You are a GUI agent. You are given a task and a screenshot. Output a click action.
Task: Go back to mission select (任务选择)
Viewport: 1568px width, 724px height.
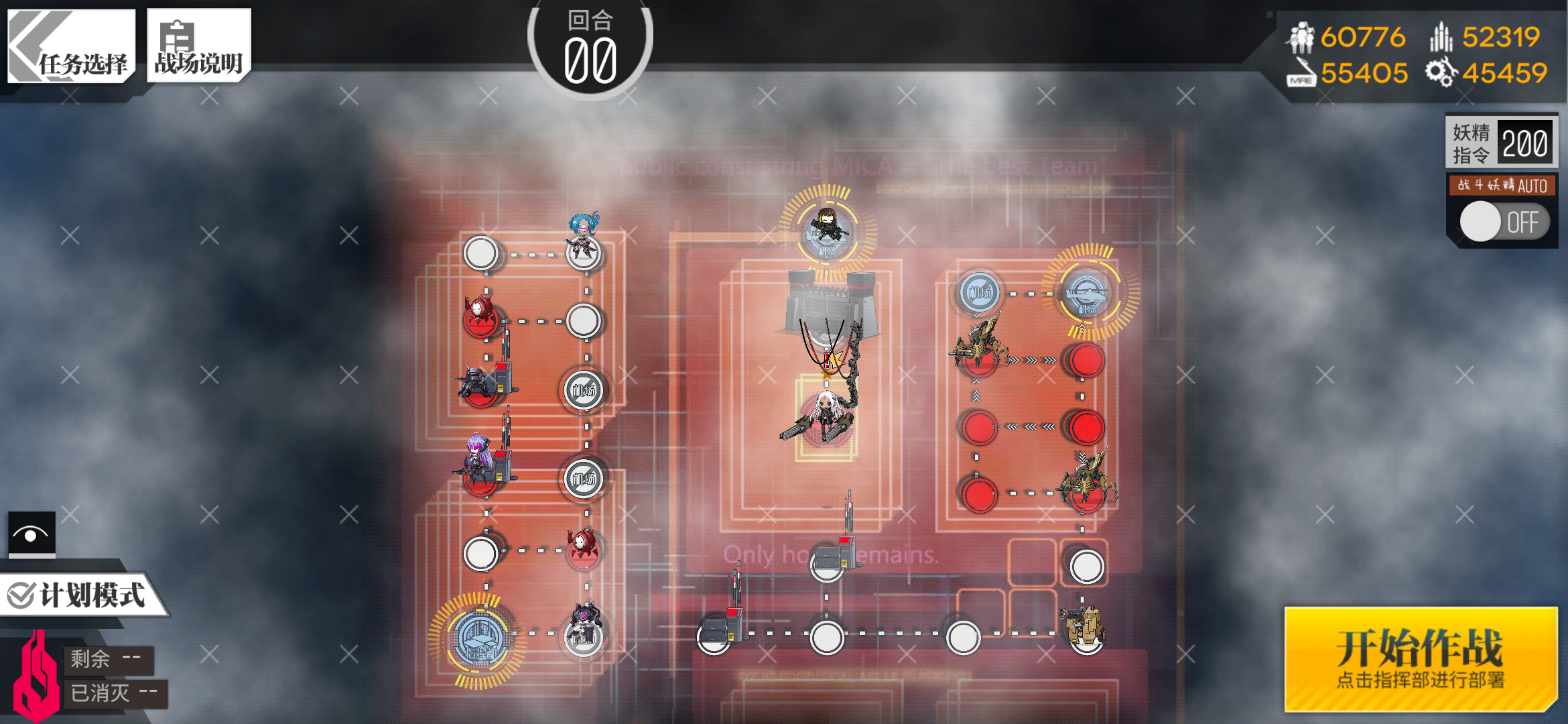coord(71,47)
